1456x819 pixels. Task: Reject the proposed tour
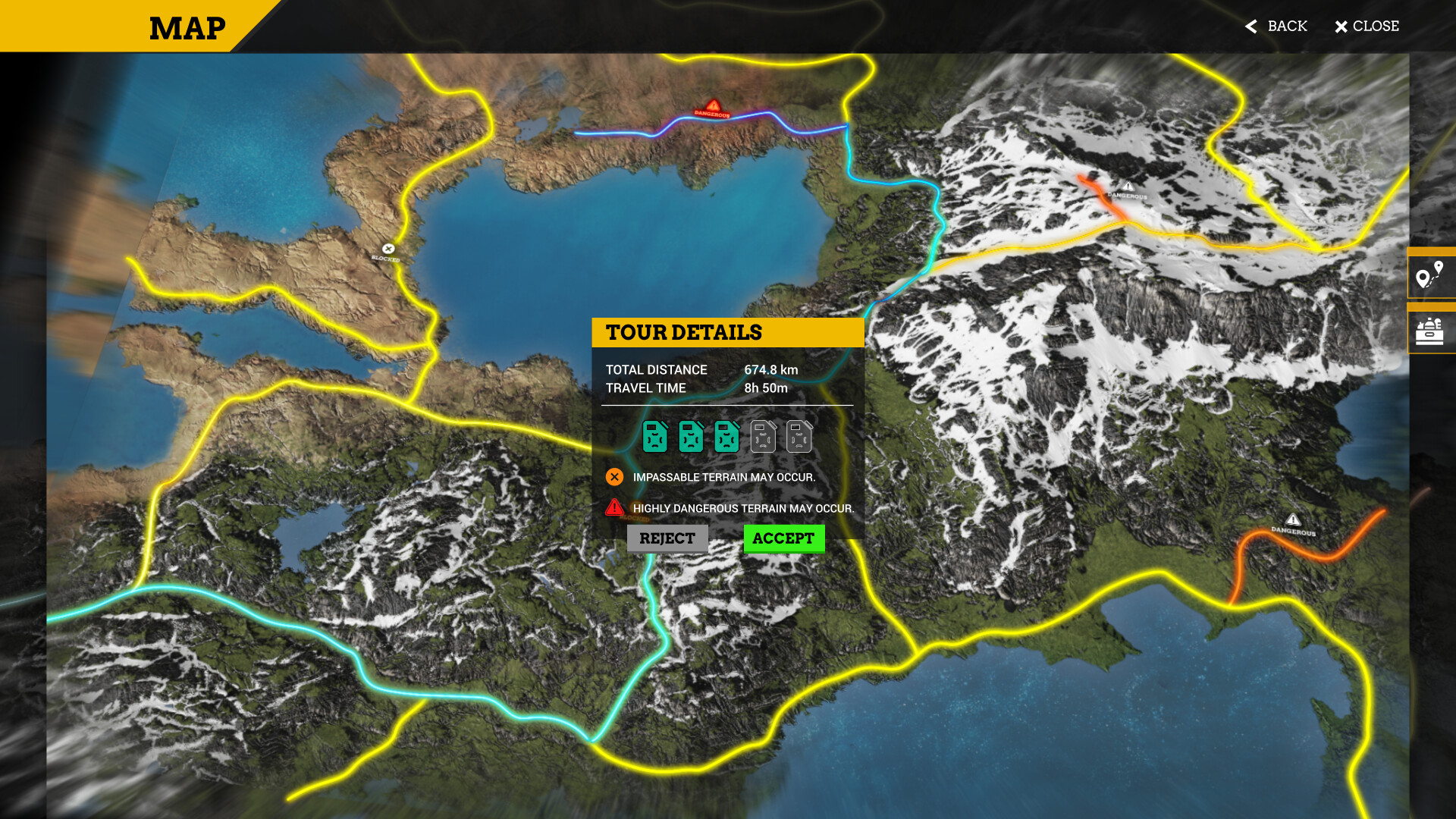(x=667, y=538)
